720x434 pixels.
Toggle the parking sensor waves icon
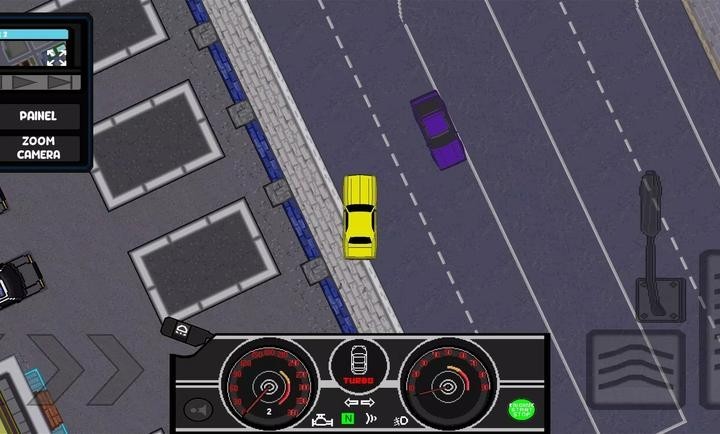click(x=372, y=419)
